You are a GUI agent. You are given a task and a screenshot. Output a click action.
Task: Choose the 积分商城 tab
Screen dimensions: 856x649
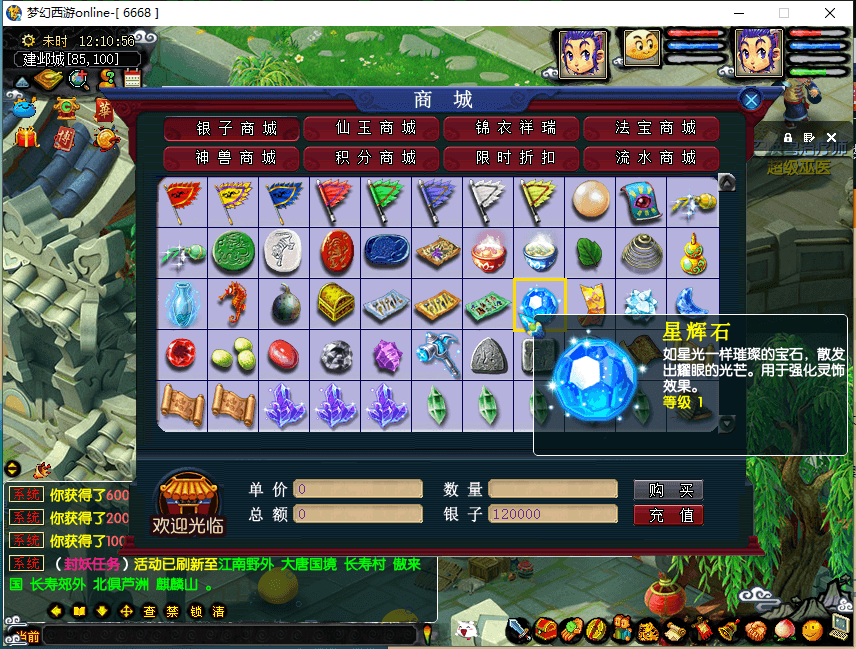(x=373, y=158)
